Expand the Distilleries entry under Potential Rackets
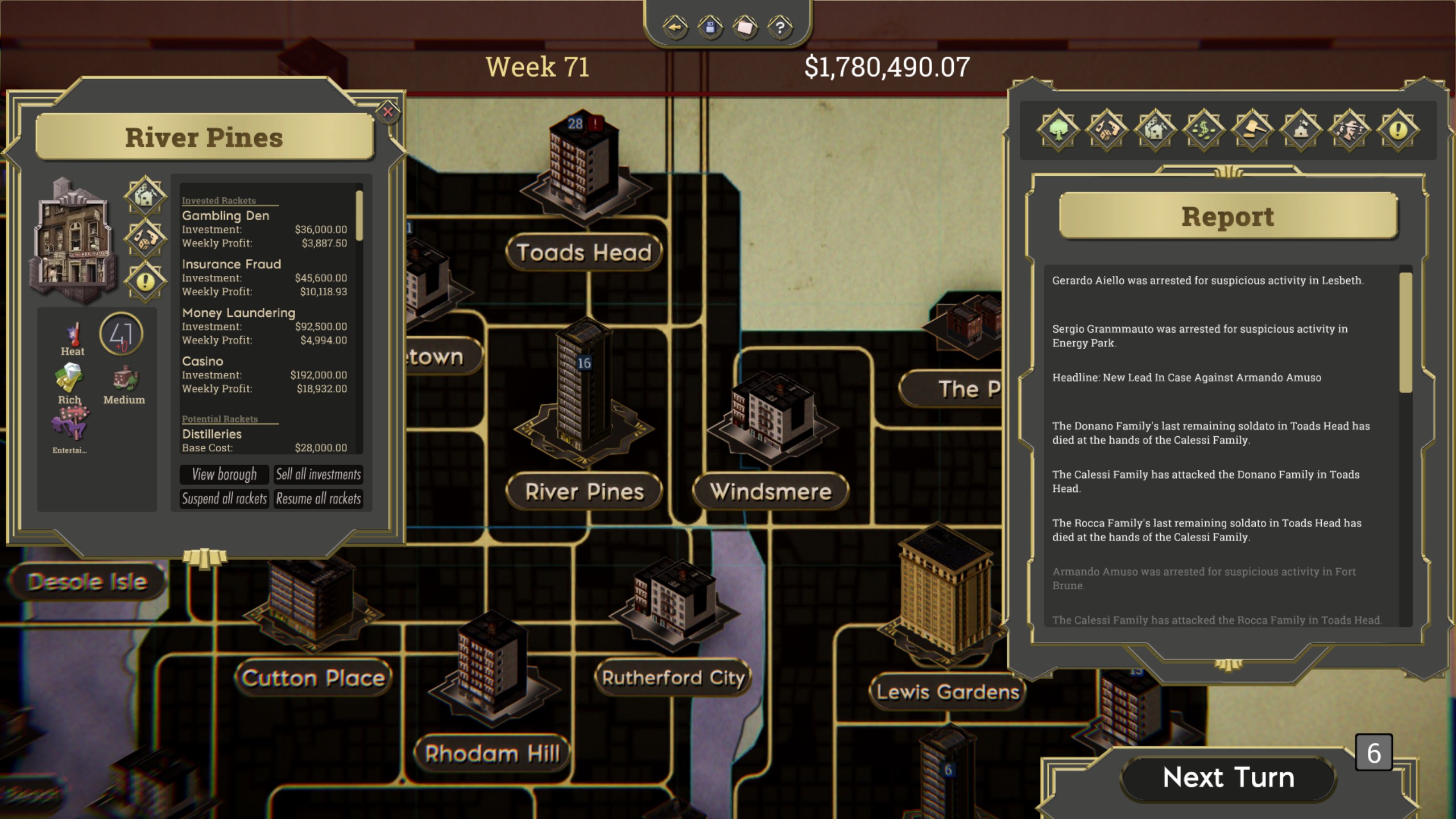This screenshot has width=1456, height=819. pos(212,433)
